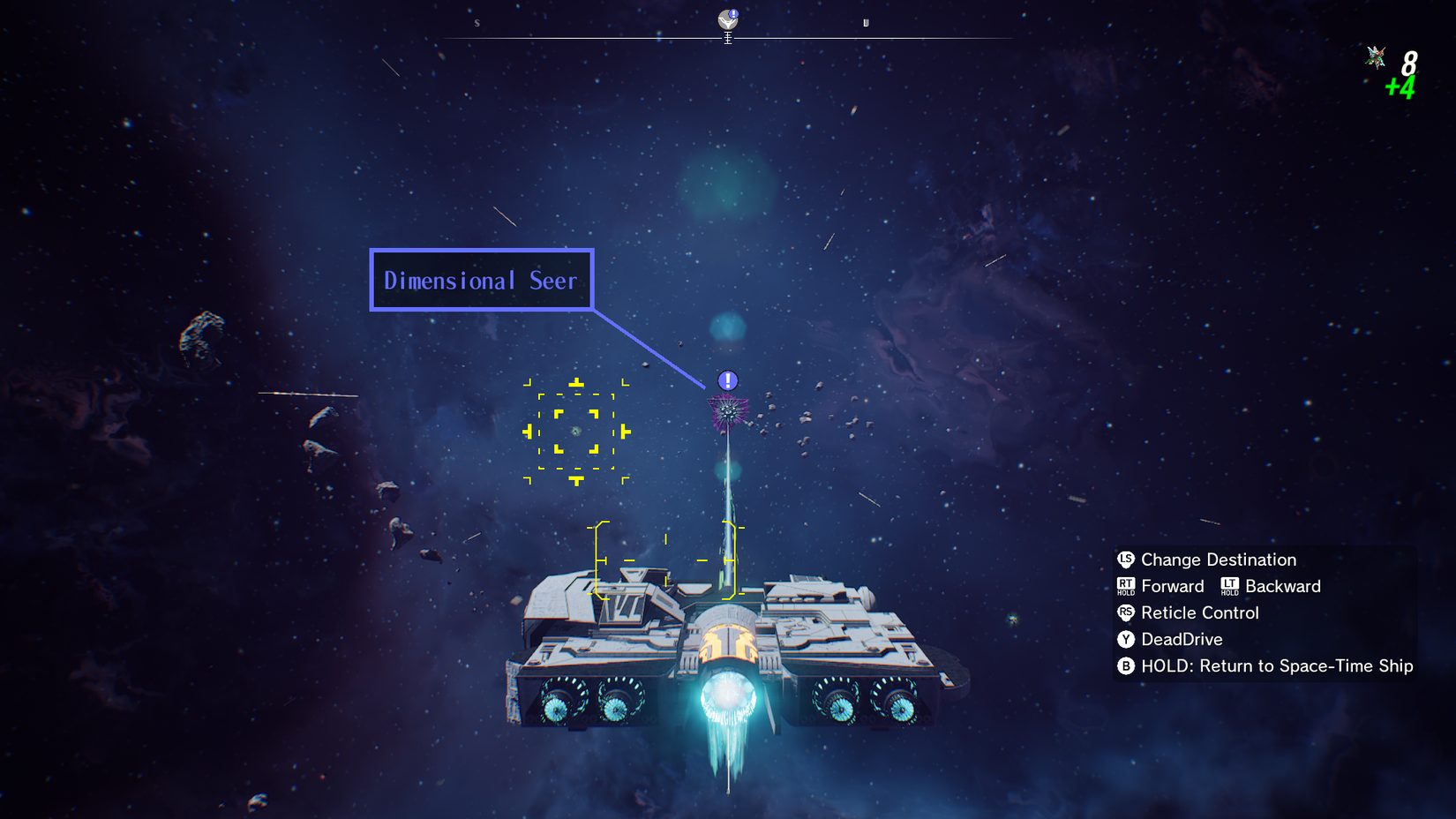Click the Reticle Control legend entry
This screenshot has height=819, width=1456.
click(1201, 612)
